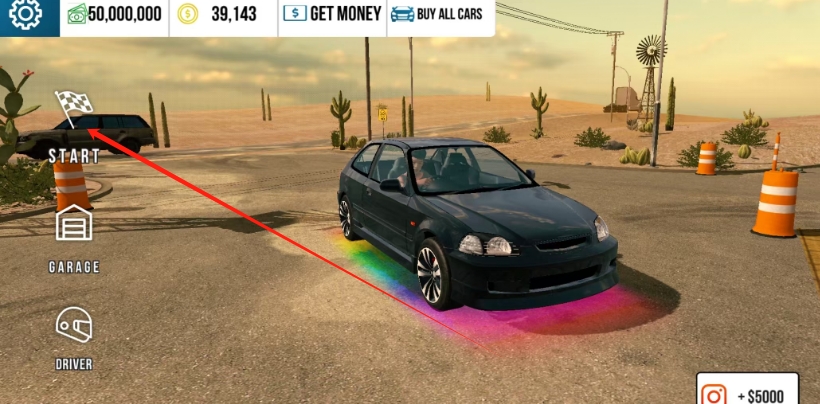Viewport: 820px width, 404px height.
Task: Open the settings gear menu
Action: (x=25, y=14)
